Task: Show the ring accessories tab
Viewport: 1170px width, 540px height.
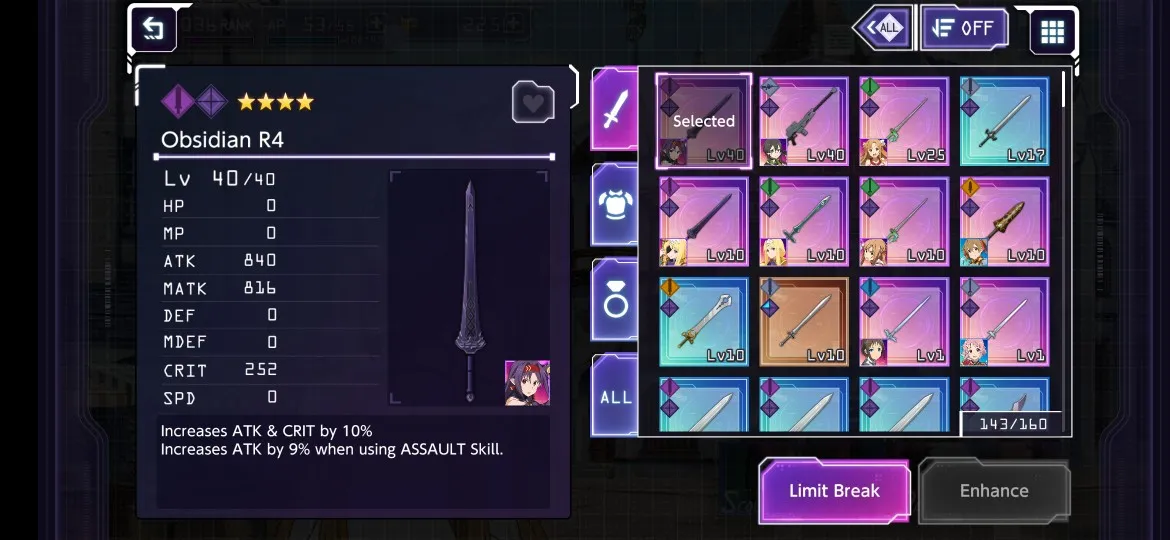Action: tap(615, 300)
